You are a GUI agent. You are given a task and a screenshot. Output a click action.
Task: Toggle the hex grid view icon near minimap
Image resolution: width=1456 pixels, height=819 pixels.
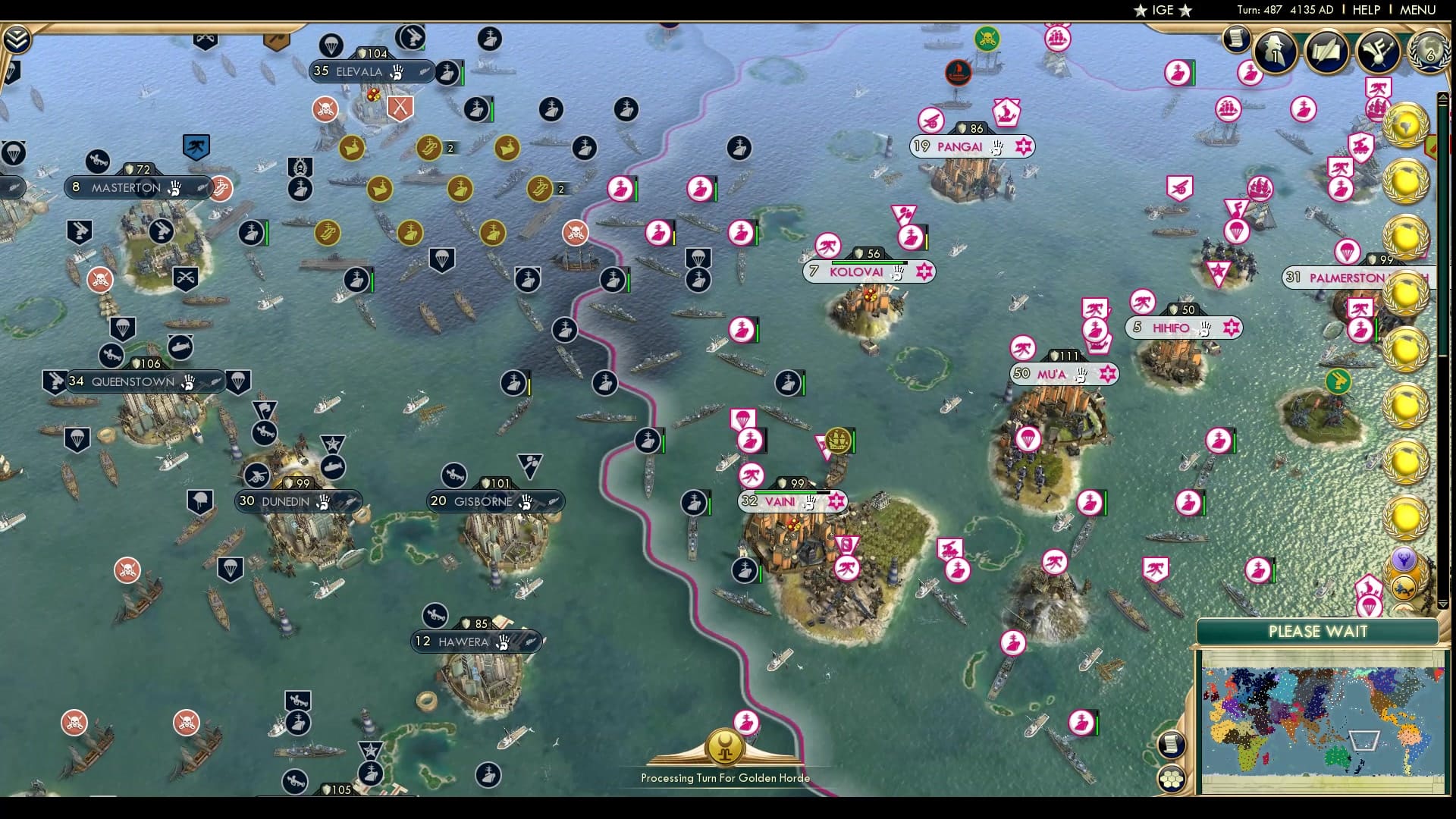(1172, 777)
